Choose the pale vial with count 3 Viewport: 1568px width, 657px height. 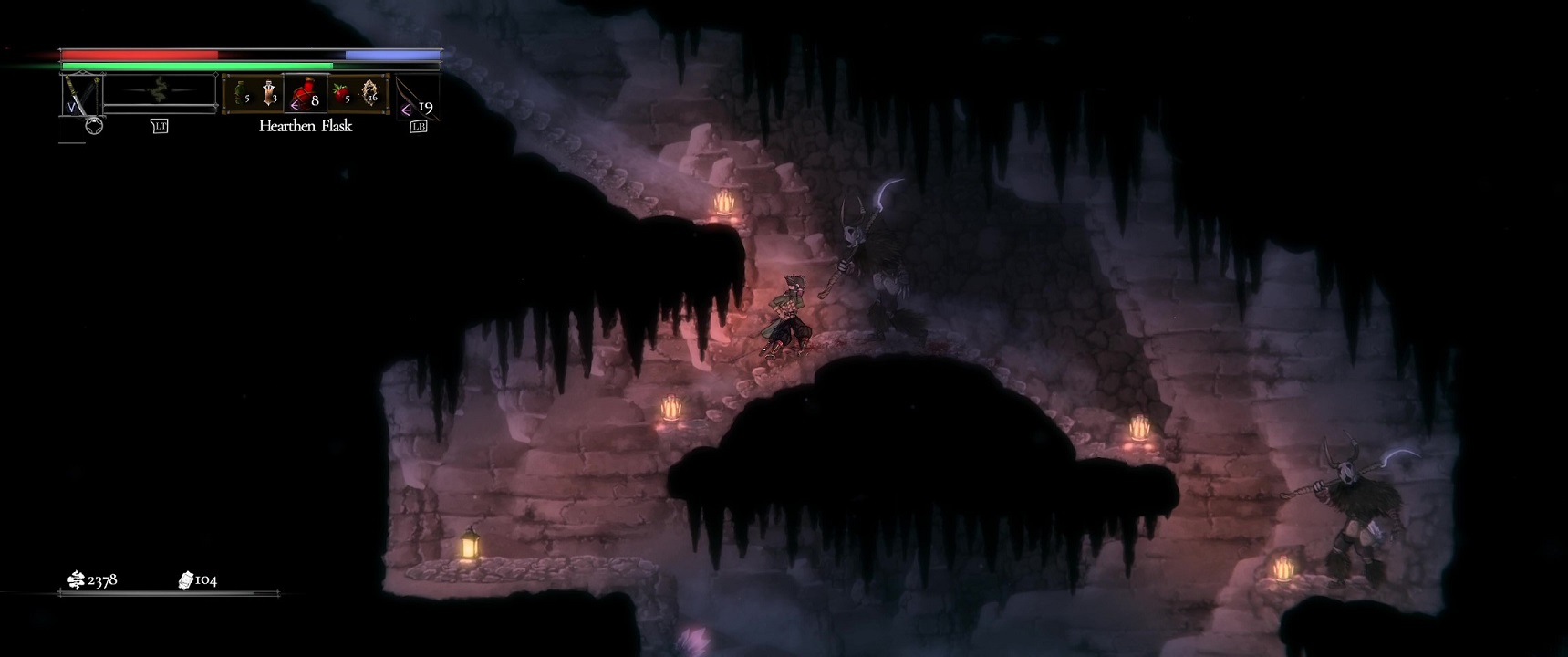[270, 94]
